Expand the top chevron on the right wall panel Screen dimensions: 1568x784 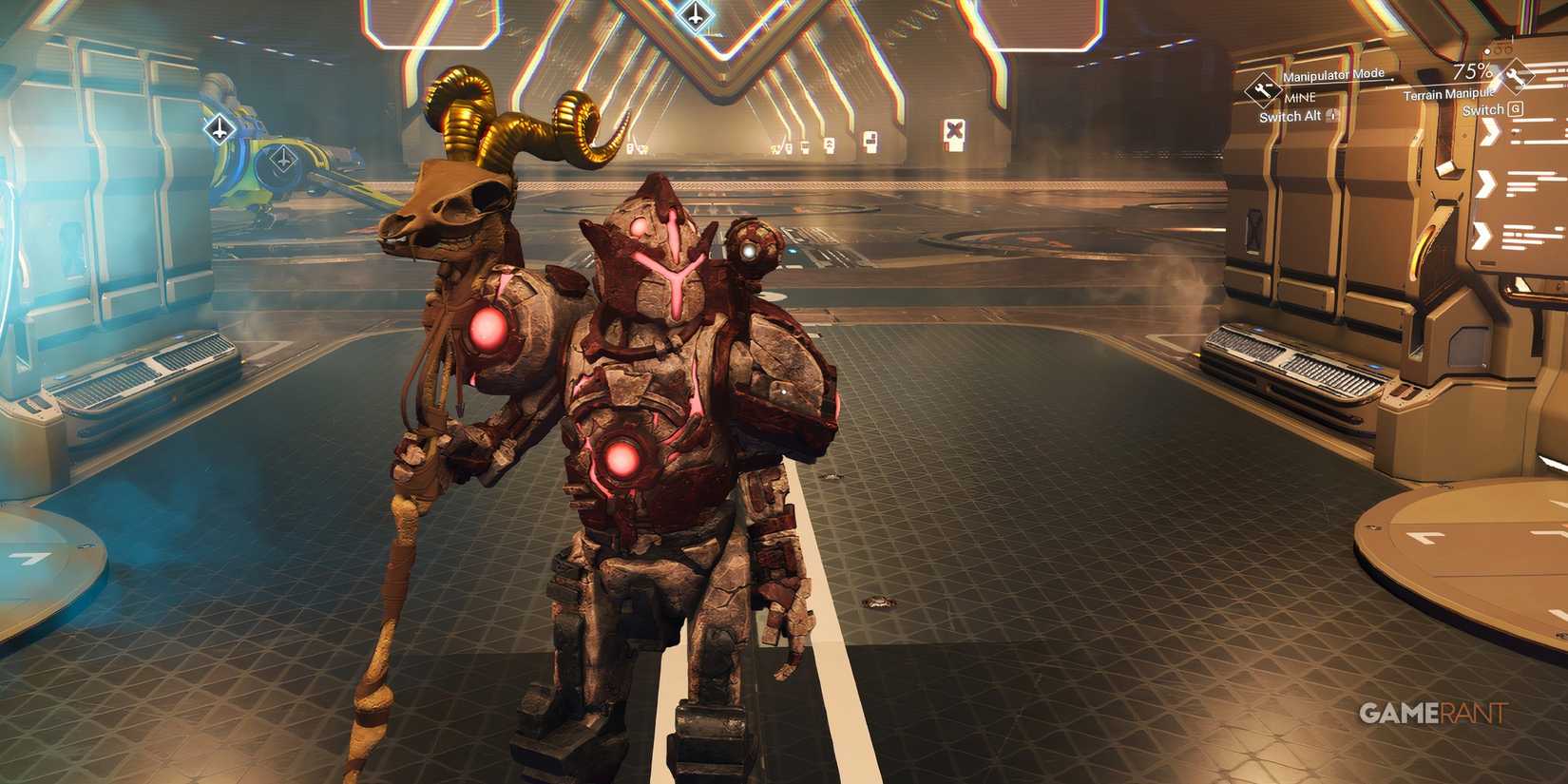(1488, 135)
